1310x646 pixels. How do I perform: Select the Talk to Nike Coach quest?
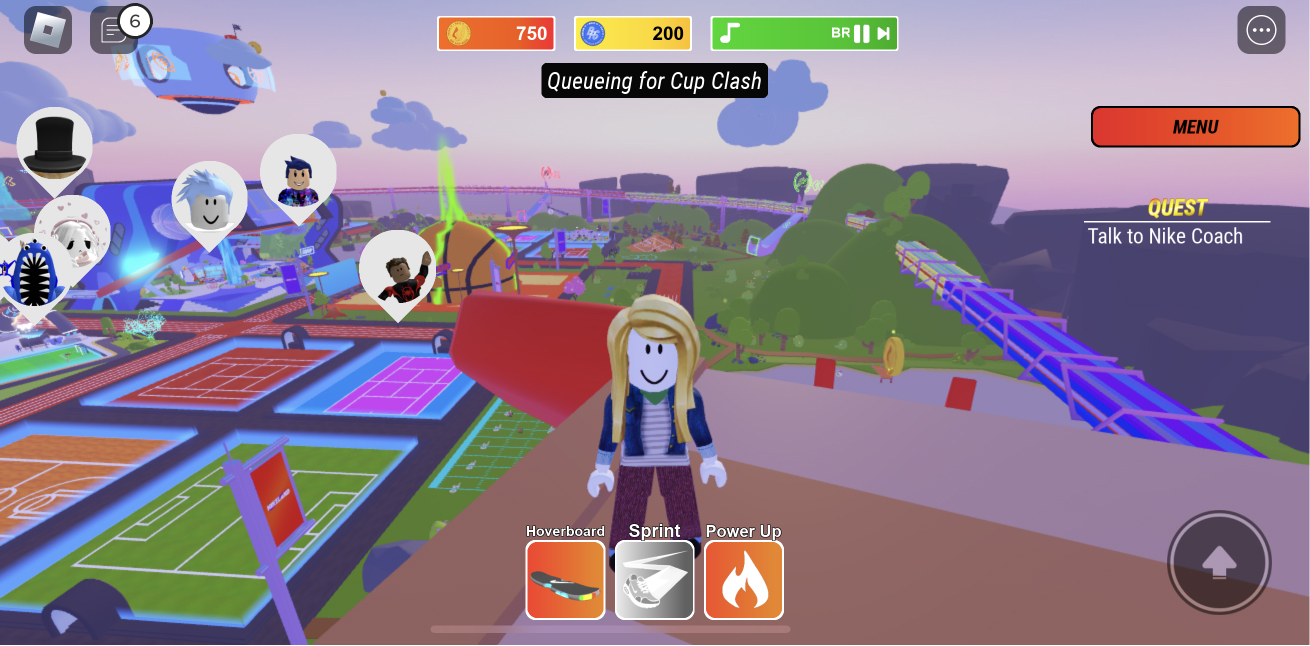point(1165,236)
